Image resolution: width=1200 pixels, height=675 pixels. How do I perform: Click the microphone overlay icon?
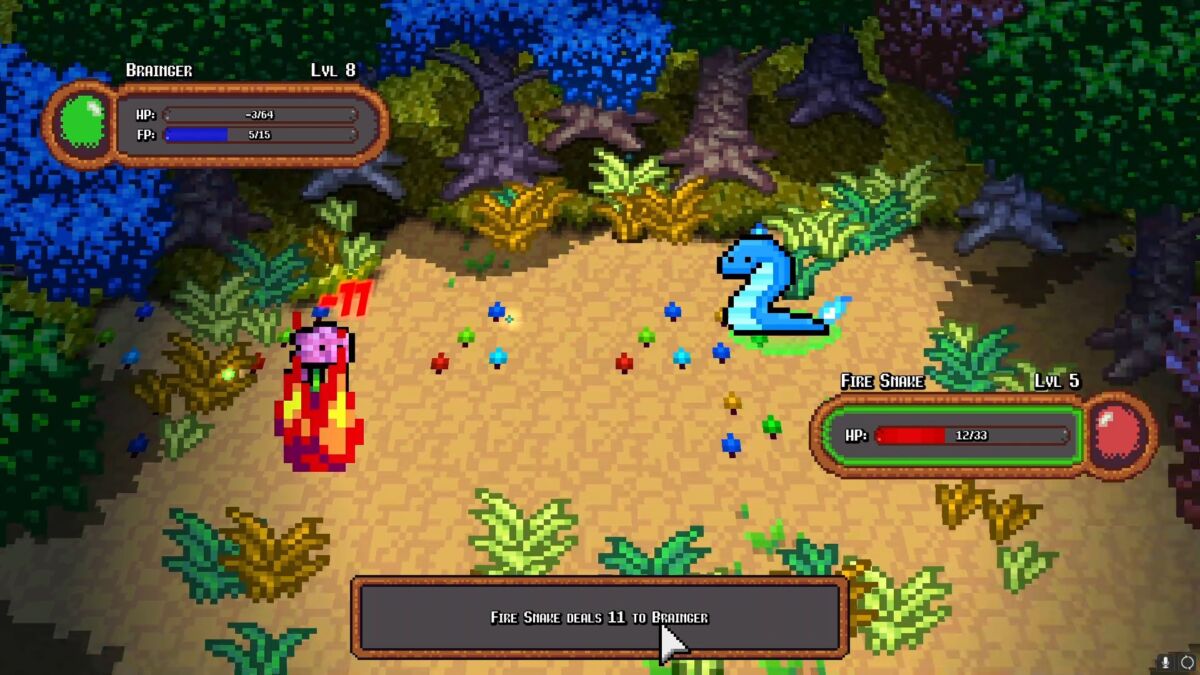click(x=1165, y=662)
